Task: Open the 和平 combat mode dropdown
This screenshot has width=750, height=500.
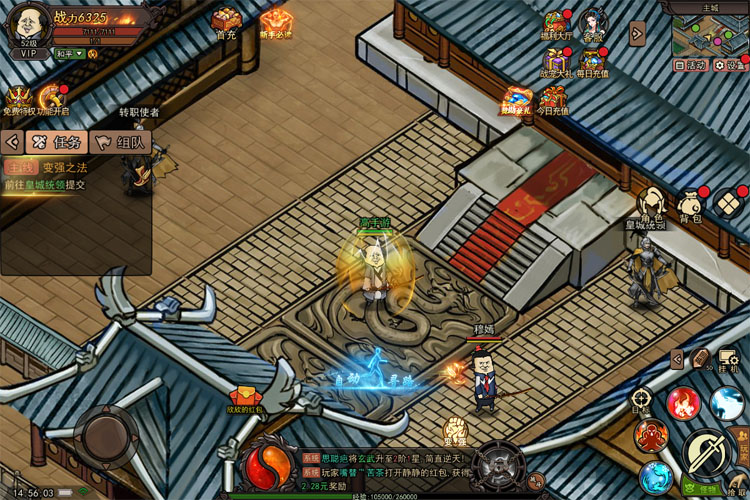Action: point(70,54)
